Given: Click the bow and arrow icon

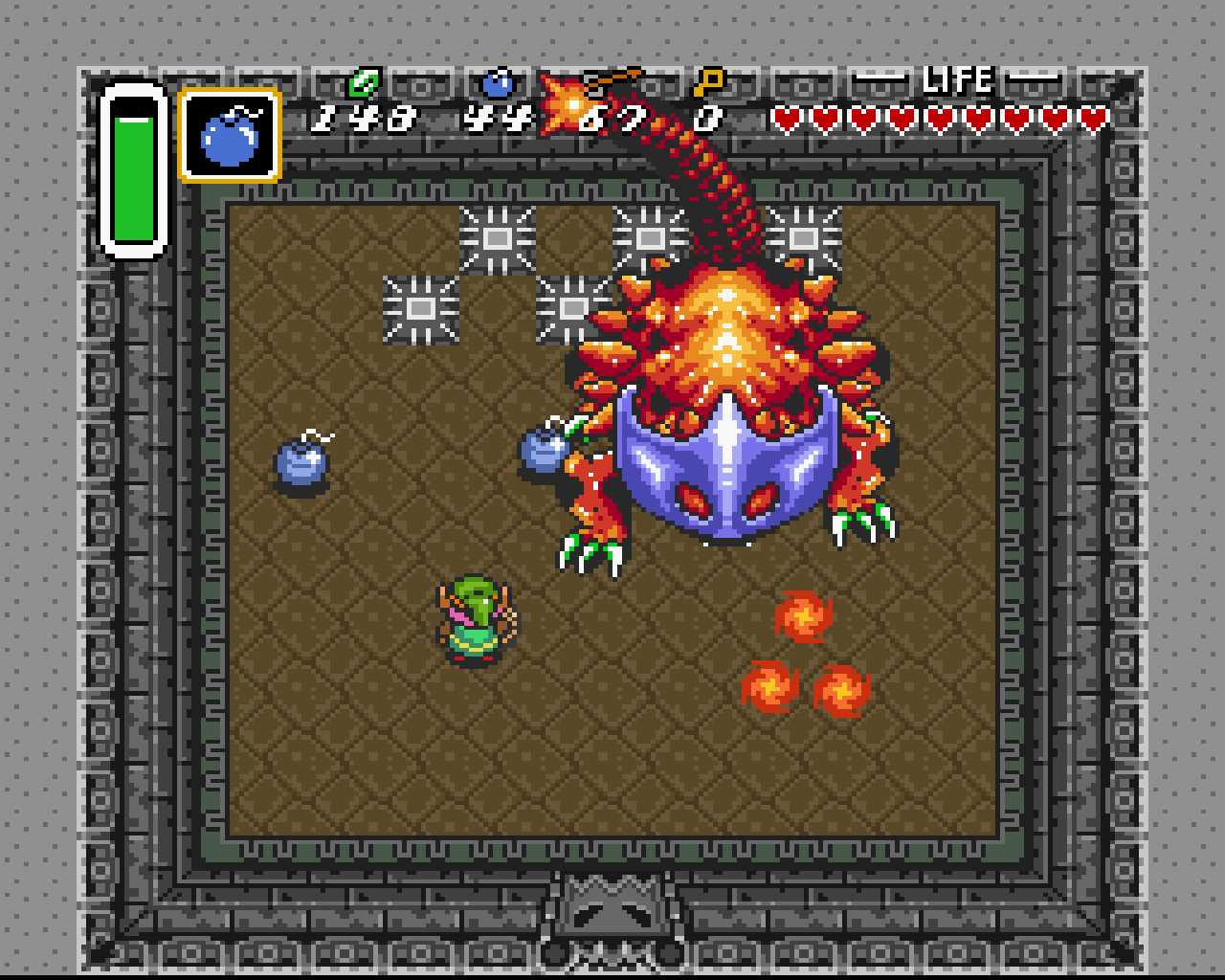Looking at the screenshot, I should [x=612, y=81].
